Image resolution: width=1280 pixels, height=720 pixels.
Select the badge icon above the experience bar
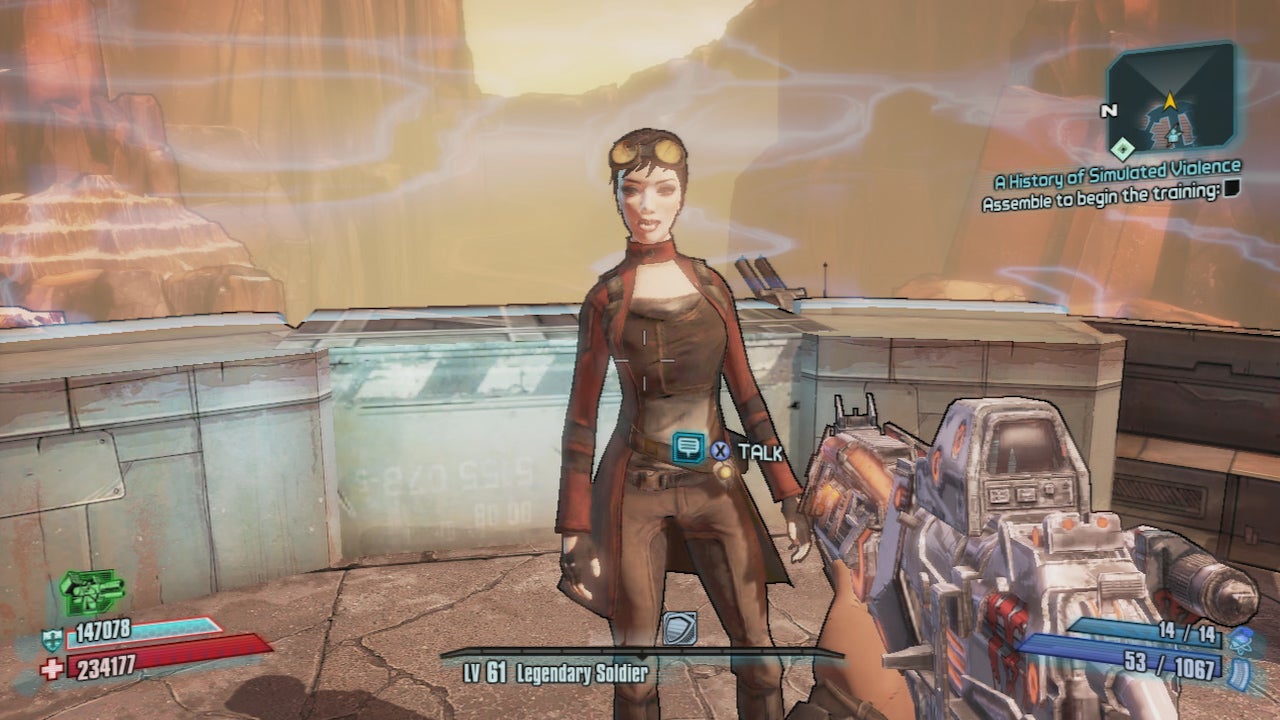point(680,628)
